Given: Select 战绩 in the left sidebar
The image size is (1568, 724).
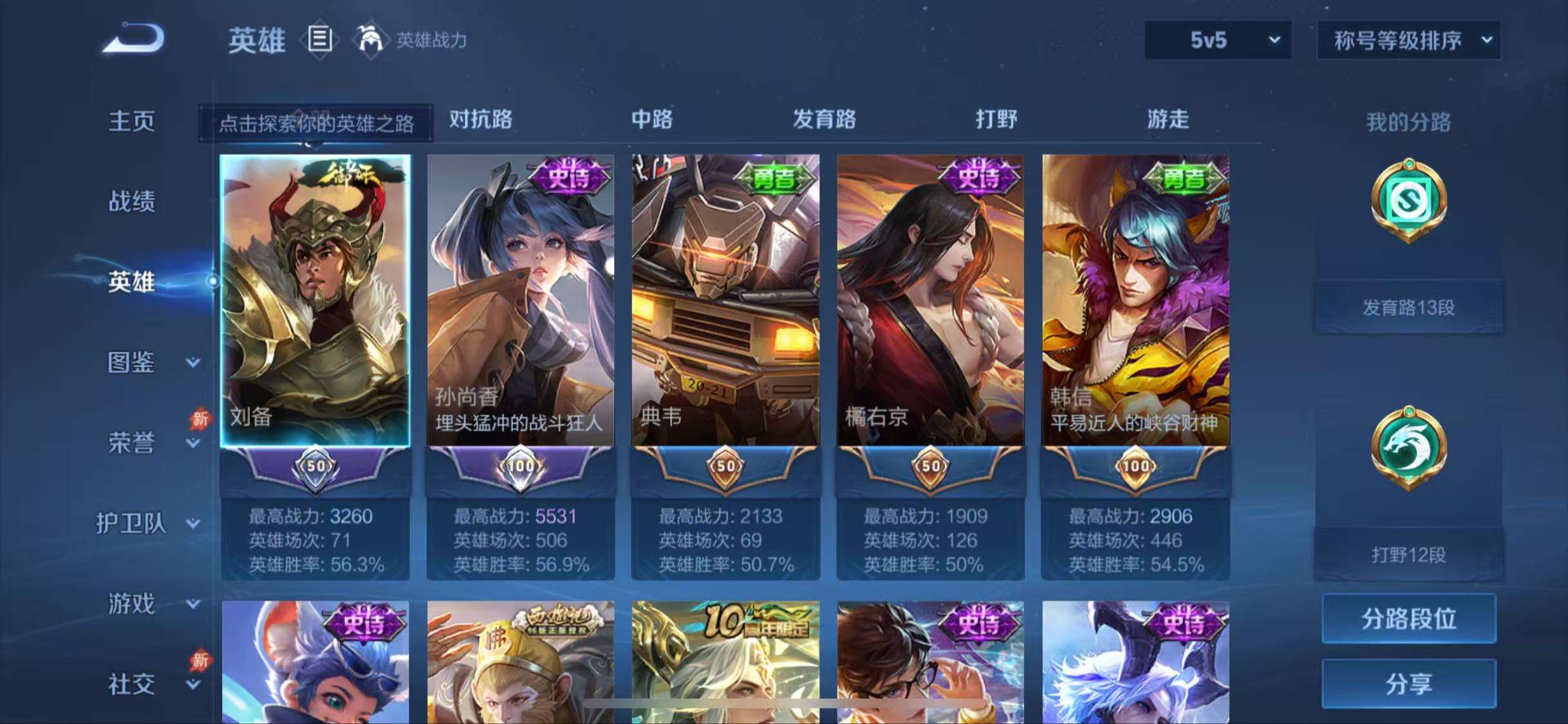Looking at the screenshot, I should click(x=133, y=201).
